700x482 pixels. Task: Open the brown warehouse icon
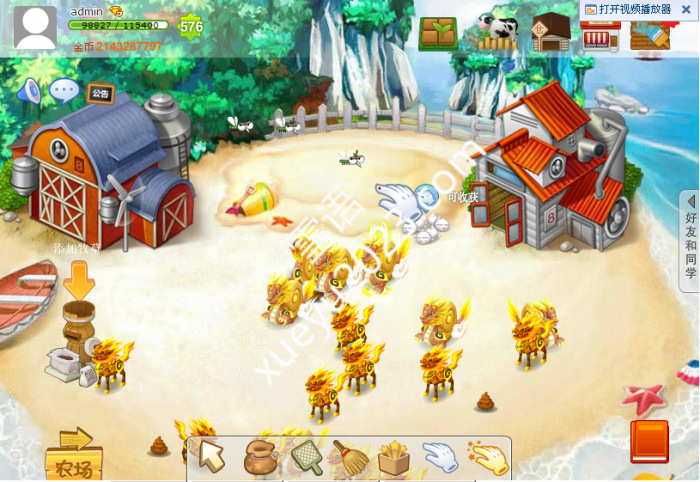pyautogui.click(x=550, y=32)
